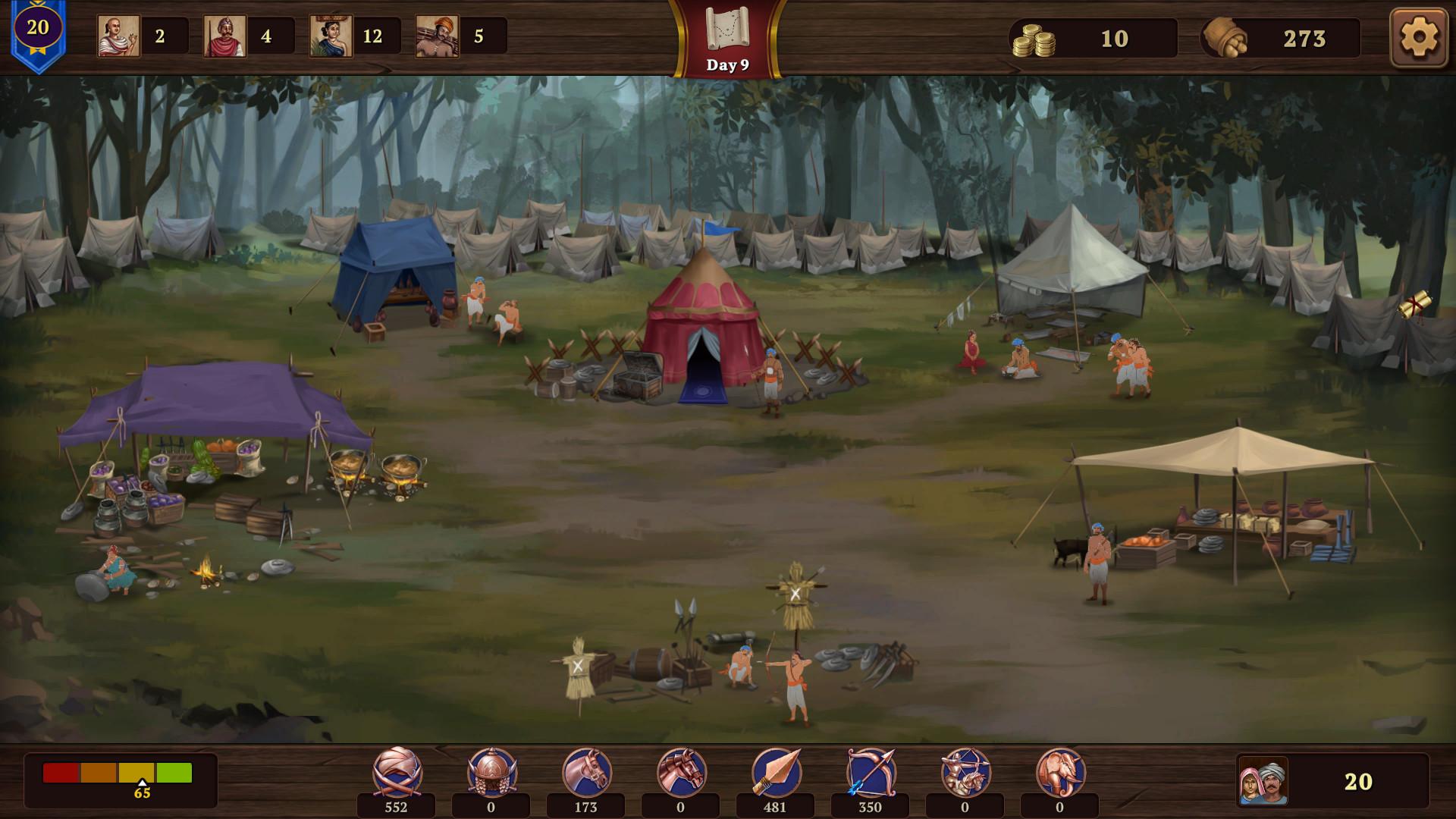Viewport: 1456px width, 819px height.
Task: Click the helmeted soldier portrait
Action: (x=224, y=36)
